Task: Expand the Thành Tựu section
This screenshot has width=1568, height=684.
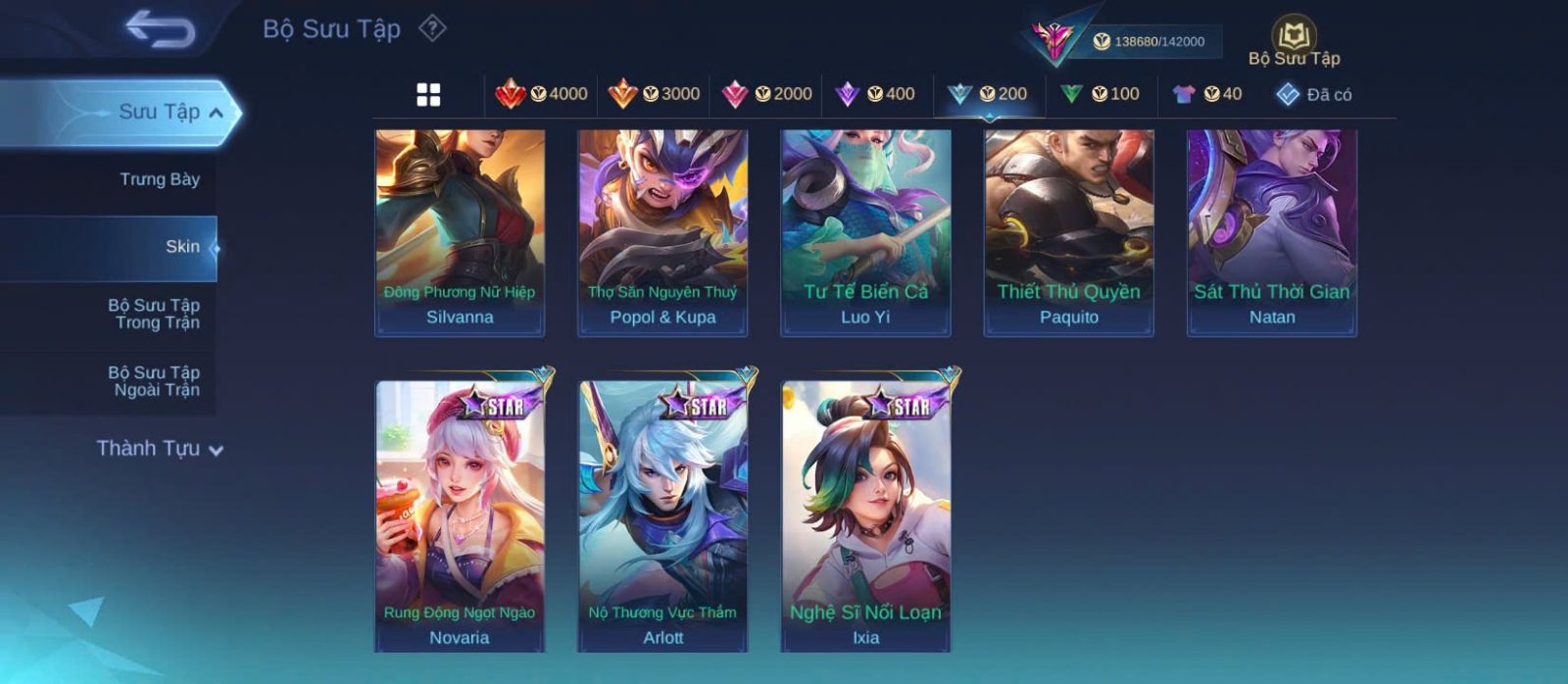Action: pyautogui.click(x=160, y=449)
